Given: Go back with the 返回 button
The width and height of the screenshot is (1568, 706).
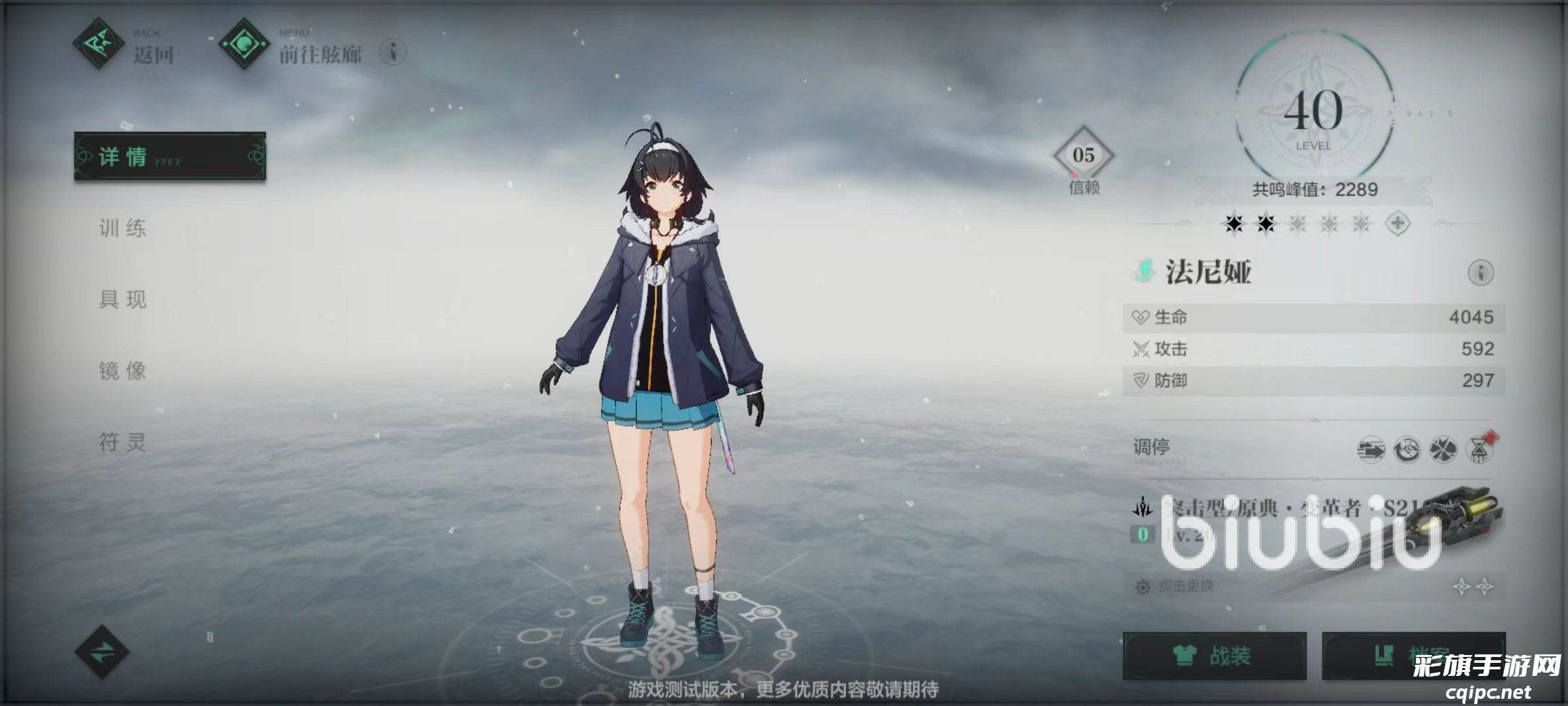Looking at the screenshot, I should click(x=124, y=46).
